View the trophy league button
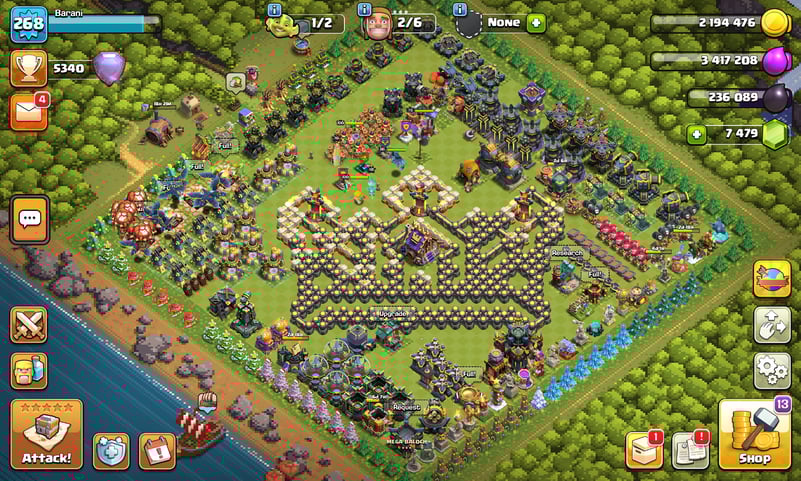 pyautogui.click(x=28, y=68)
